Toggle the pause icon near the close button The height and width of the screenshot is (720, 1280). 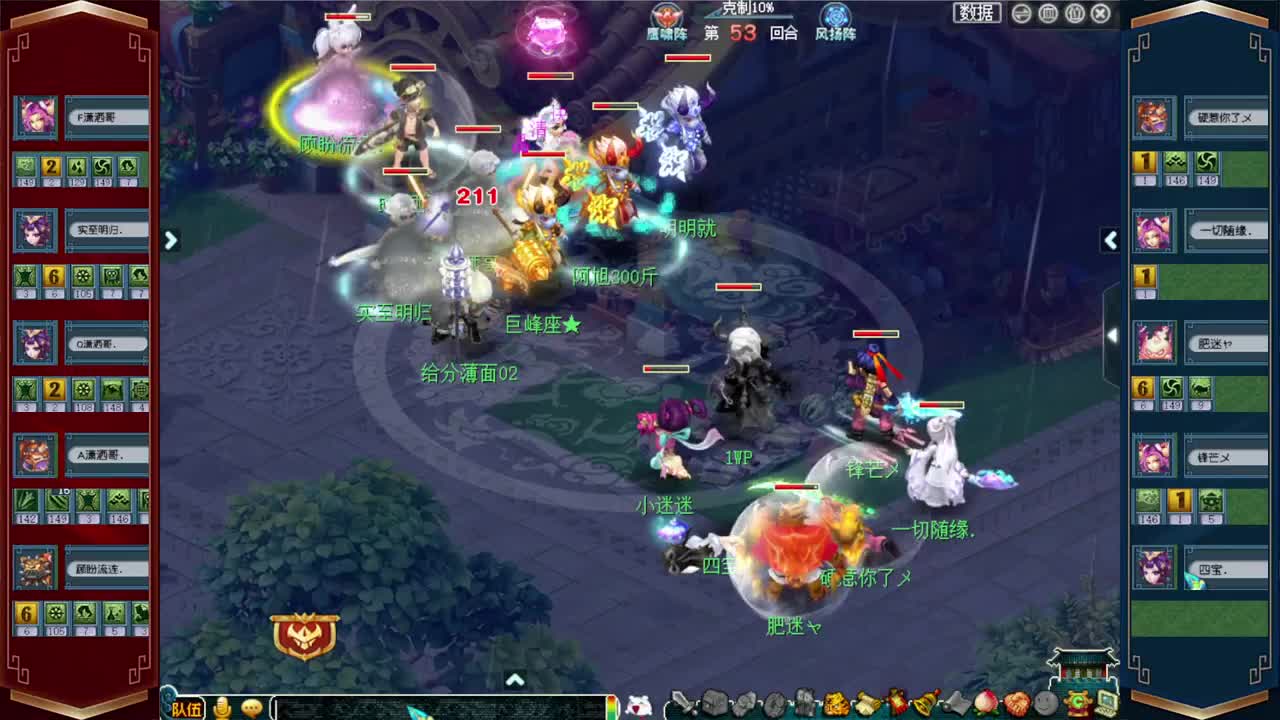1073,13
